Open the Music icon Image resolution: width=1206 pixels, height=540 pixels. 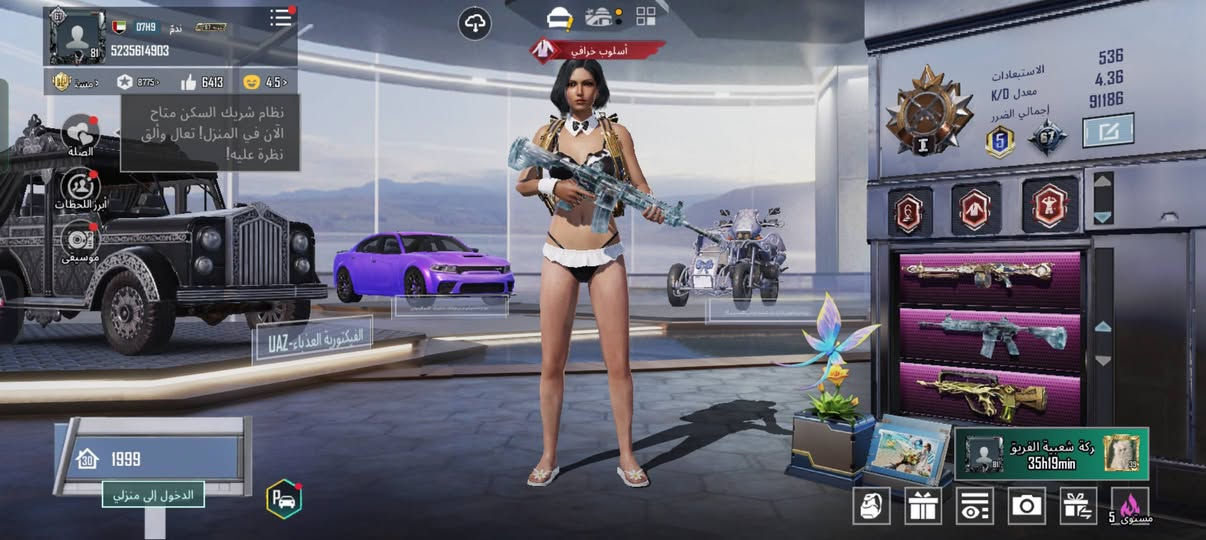80,240
